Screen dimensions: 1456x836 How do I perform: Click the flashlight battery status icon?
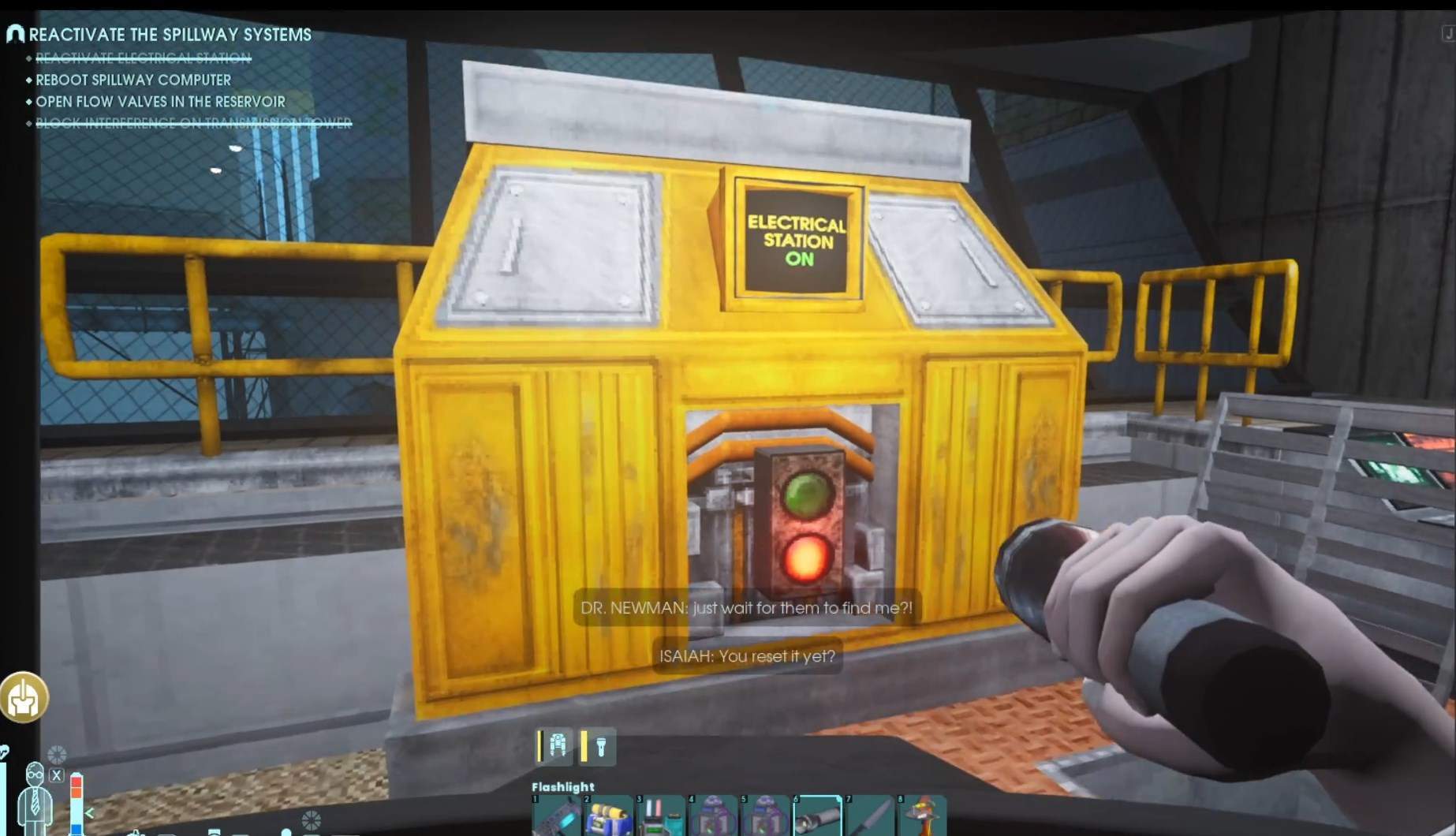(598, 746)
